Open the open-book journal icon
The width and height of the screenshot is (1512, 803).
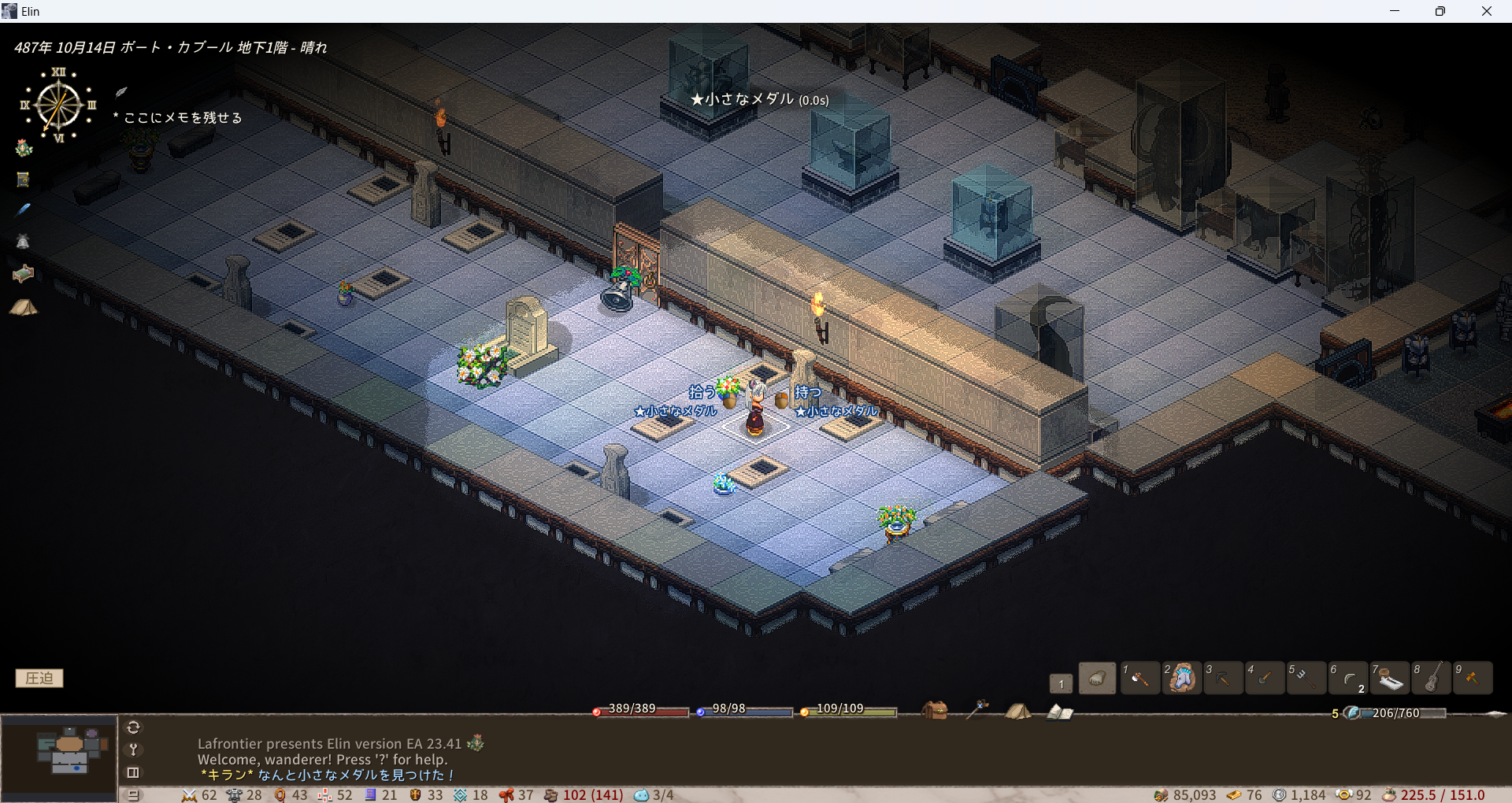click(1059, 712)
